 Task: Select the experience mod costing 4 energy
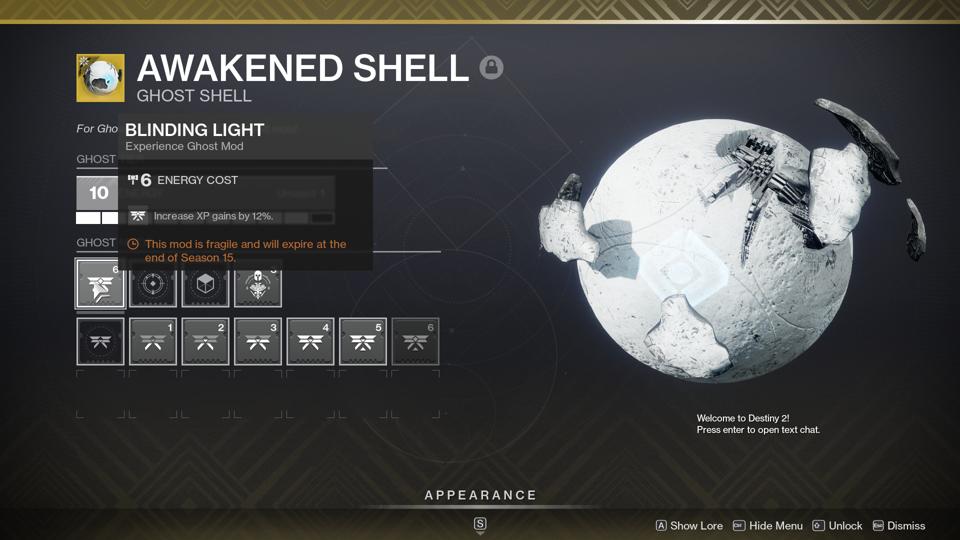pyautogui.click(x=310, y=342)
